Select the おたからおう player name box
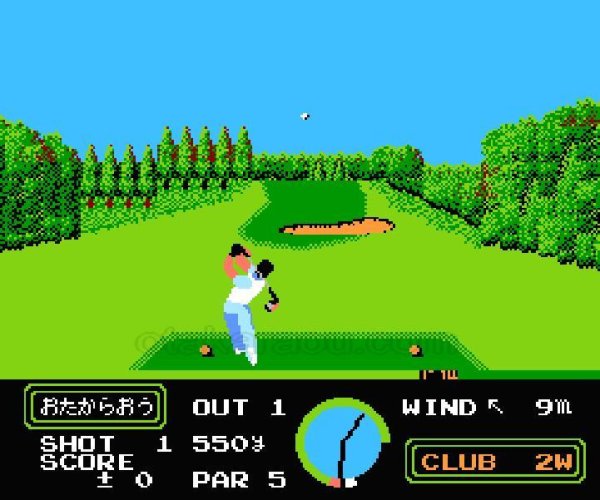600x500 pixels. (x=96, y=406)
